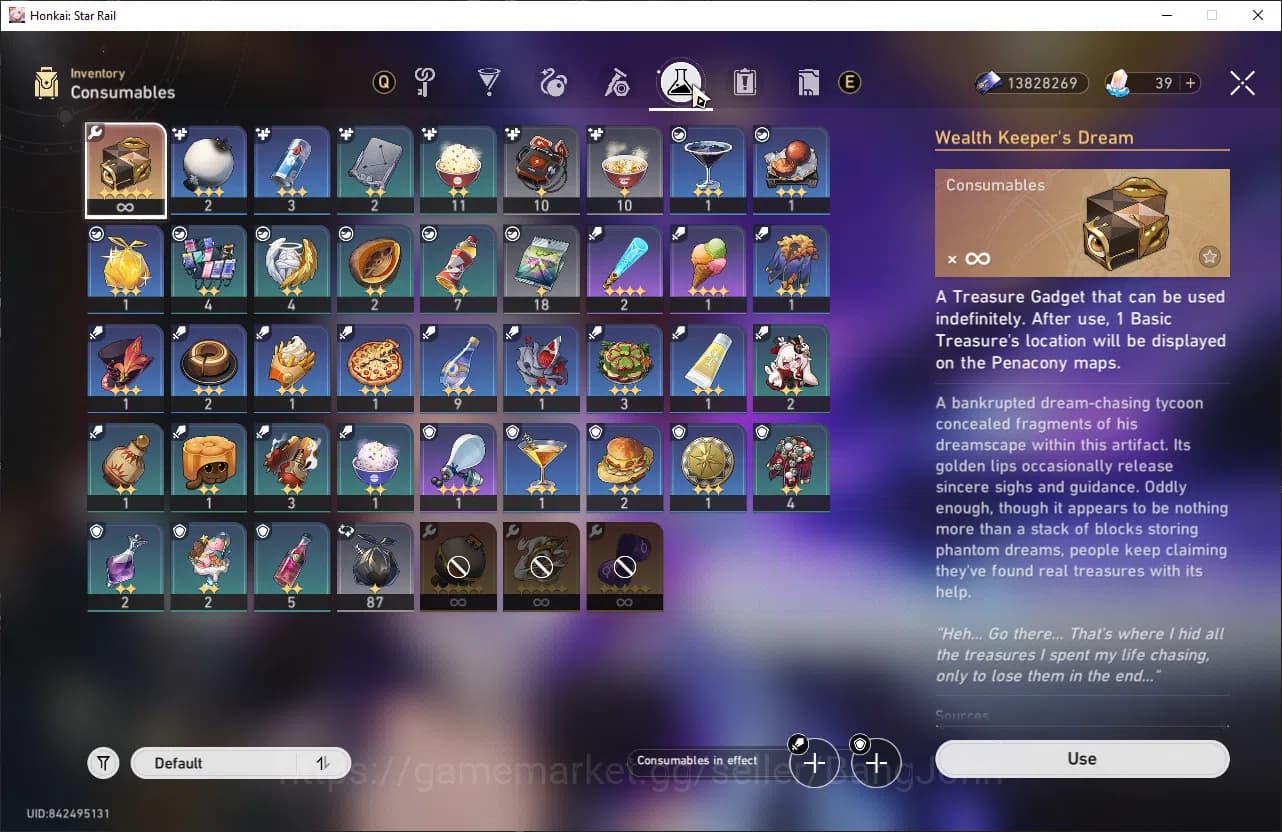Select the burger consumable slot
Image resolution: width=1282 pixels, height=832 pixels.
pyautogui.click(x=625, y=460)
